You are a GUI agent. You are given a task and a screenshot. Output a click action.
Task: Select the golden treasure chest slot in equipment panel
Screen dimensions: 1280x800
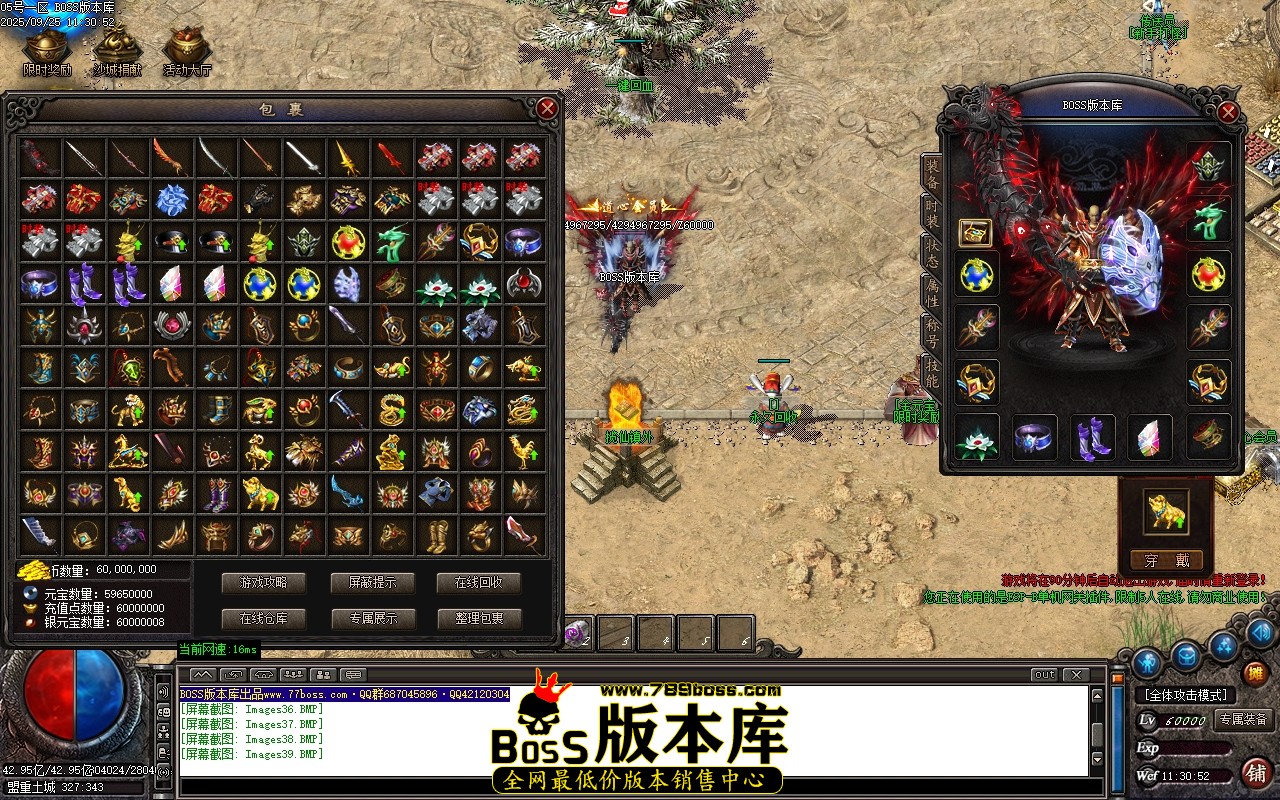pos(975,233)
